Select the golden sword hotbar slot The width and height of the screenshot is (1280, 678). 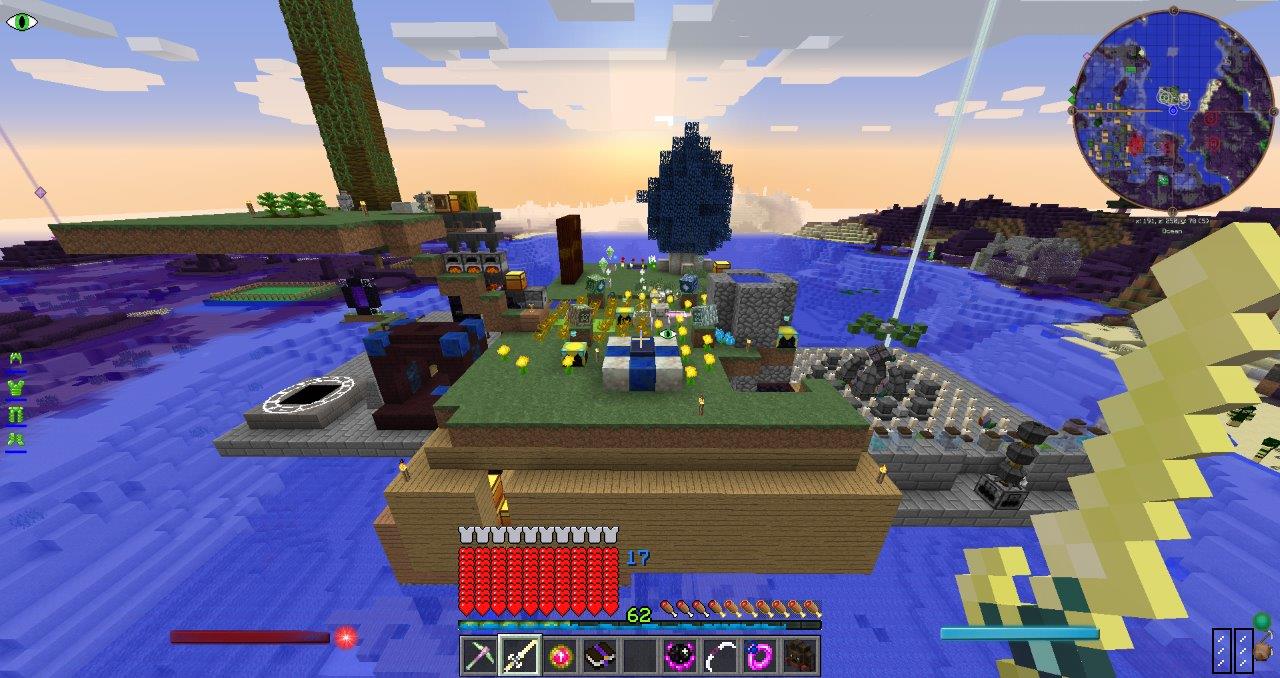click(520, 655)
